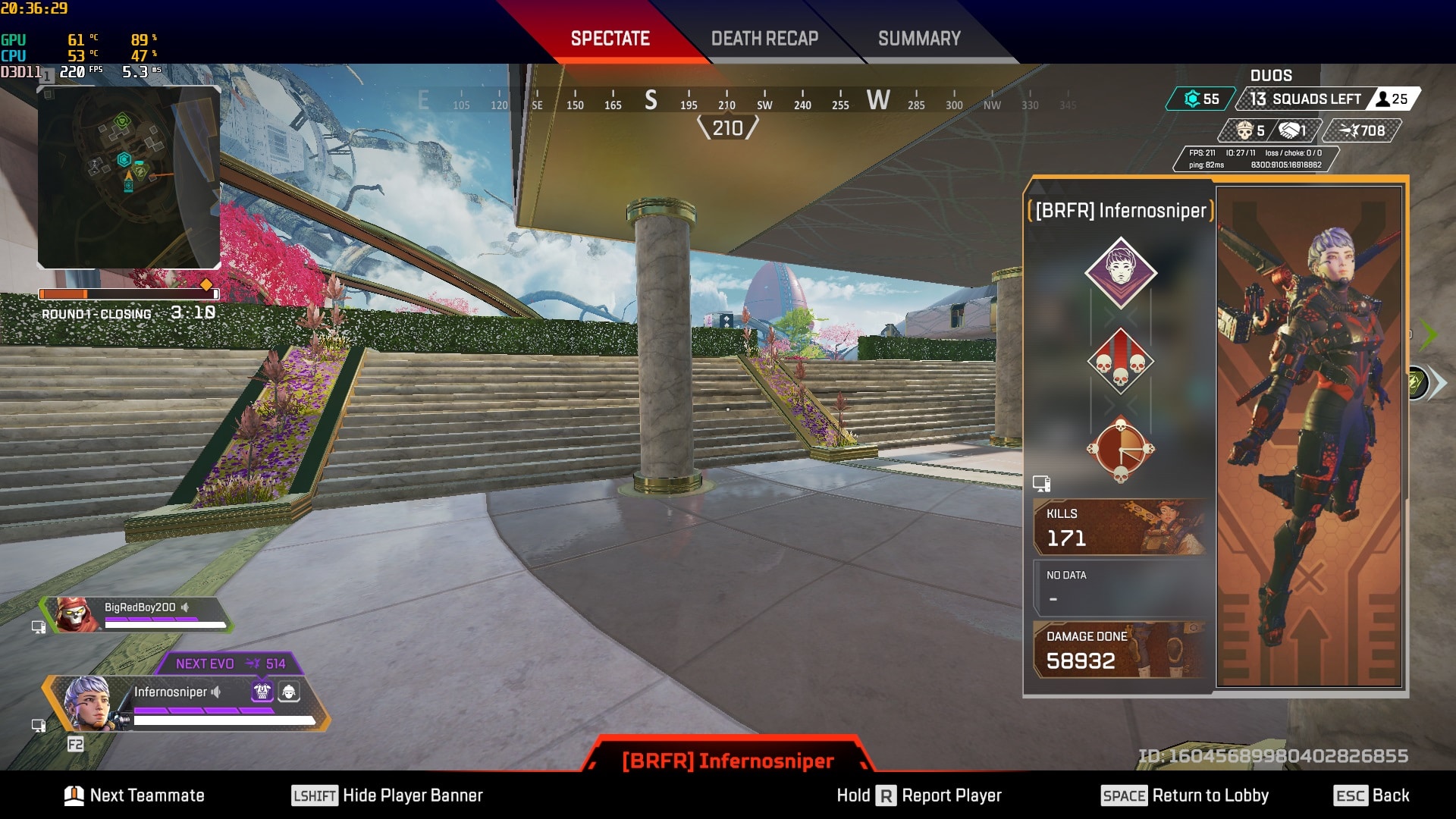Click the Next Evo 514 indicator
Image resolution: width=1456 pixels, height=819 pixels.
[x=230, y=664]
